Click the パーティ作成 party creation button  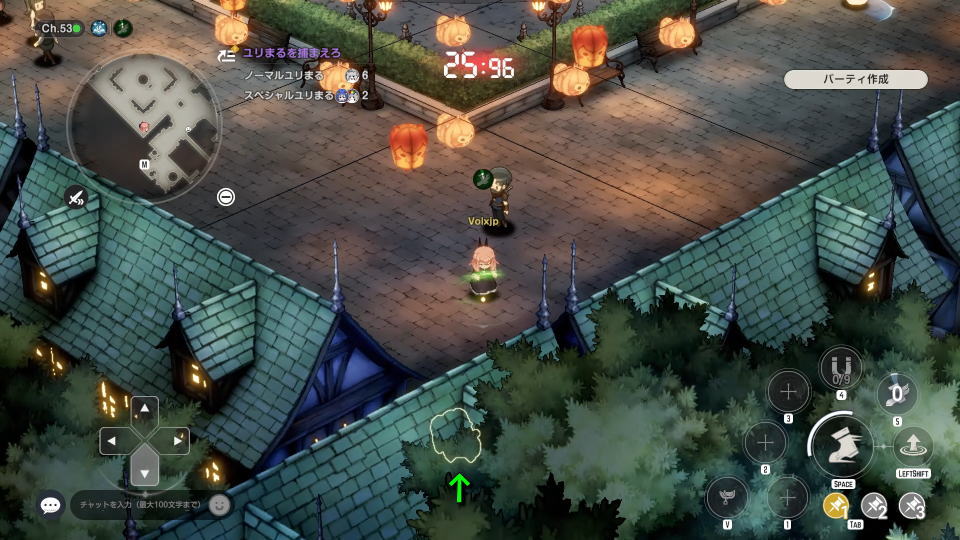pyautogui.click(x=855, y=79)
